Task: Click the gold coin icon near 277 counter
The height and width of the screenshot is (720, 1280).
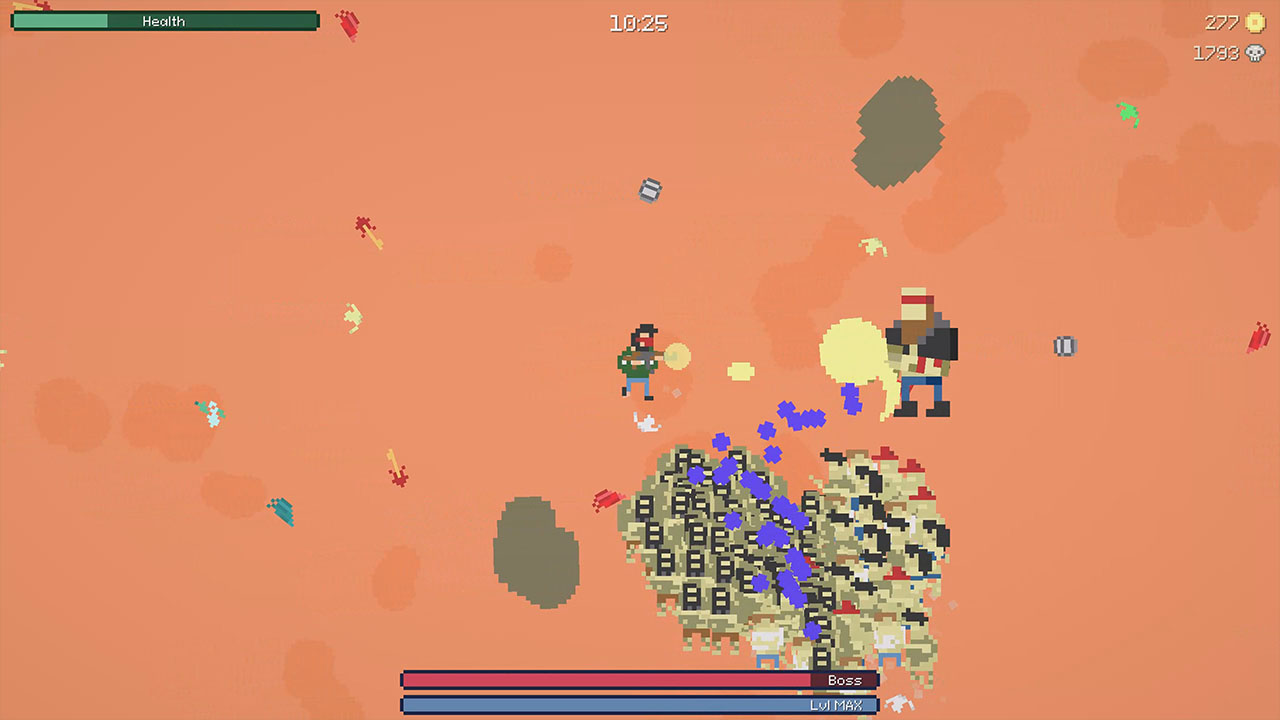Action: pyautogui.click(x=1253, y=22)
